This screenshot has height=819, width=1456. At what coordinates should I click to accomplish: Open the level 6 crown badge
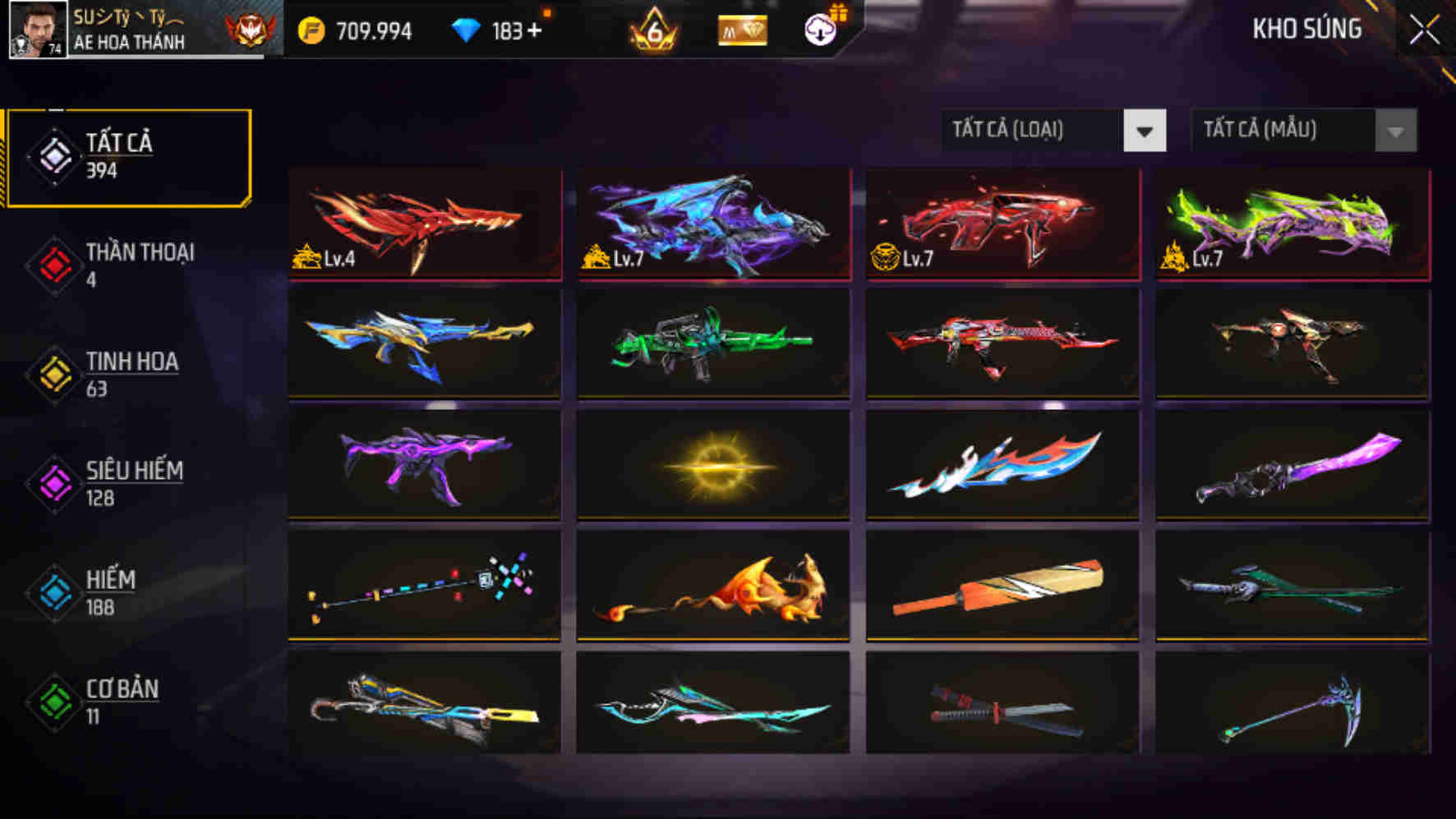655,31
